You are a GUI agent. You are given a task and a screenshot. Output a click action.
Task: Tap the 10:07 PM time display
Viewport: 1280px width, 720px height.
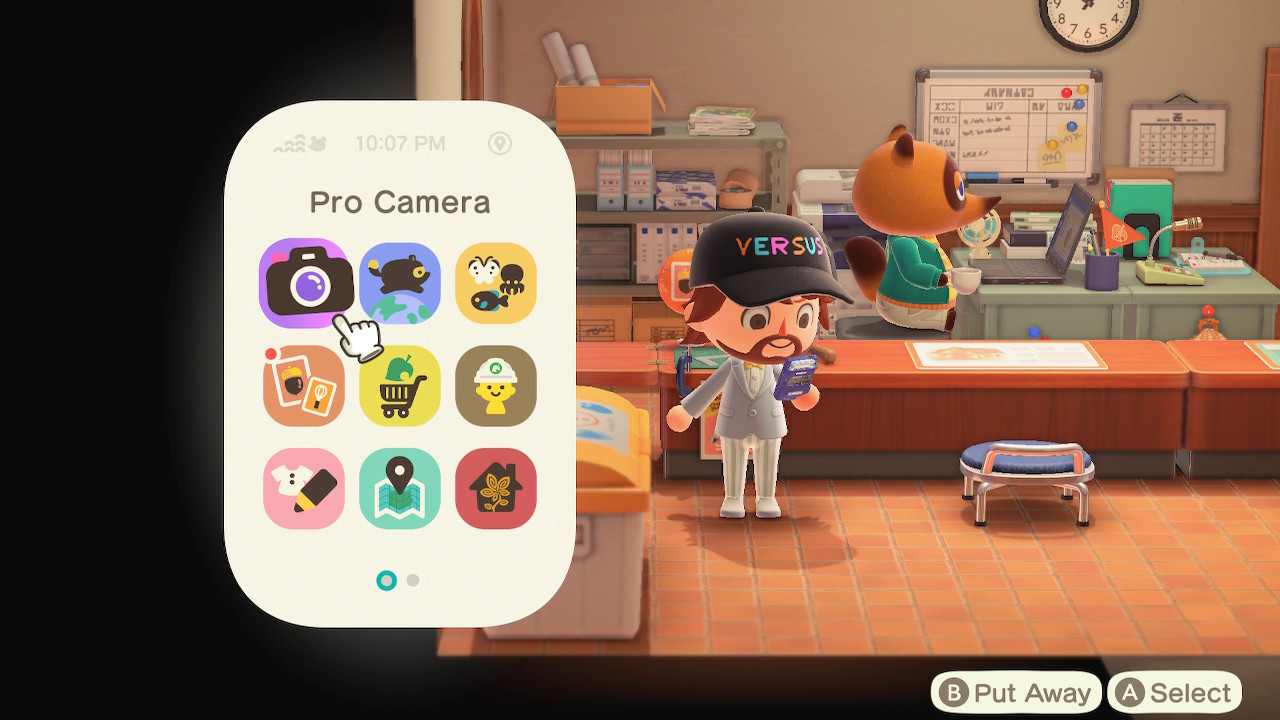point(400,143)
